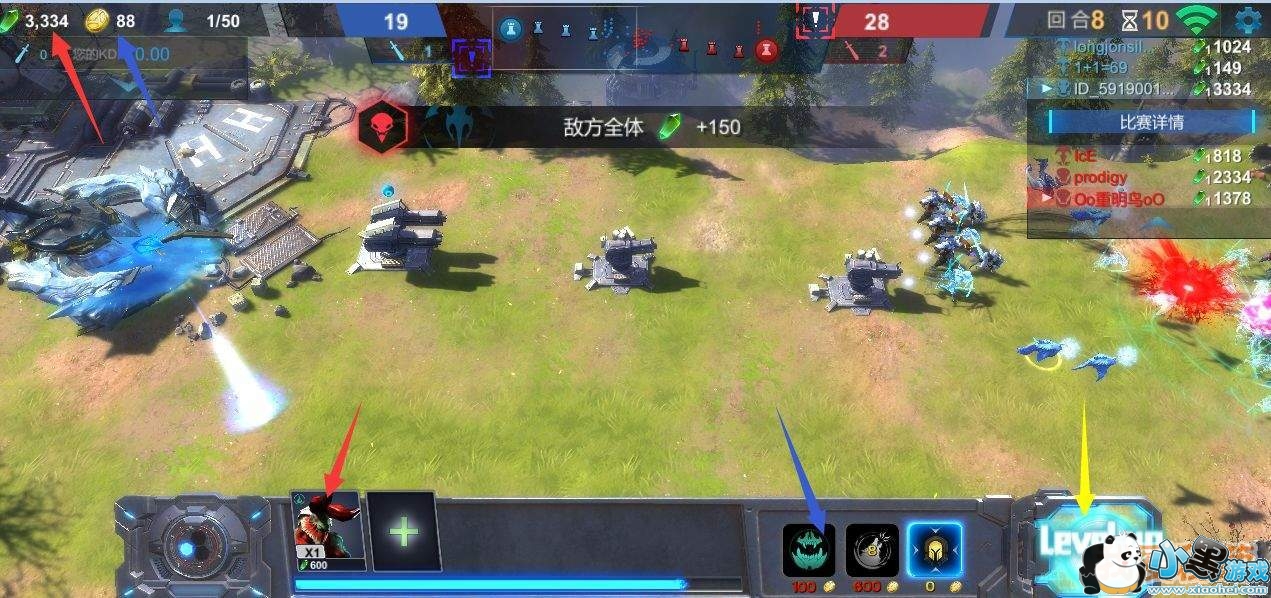1271x598 pixels.
Task: Open the 比赛详情 match details panel
Action: [1151, 122]
